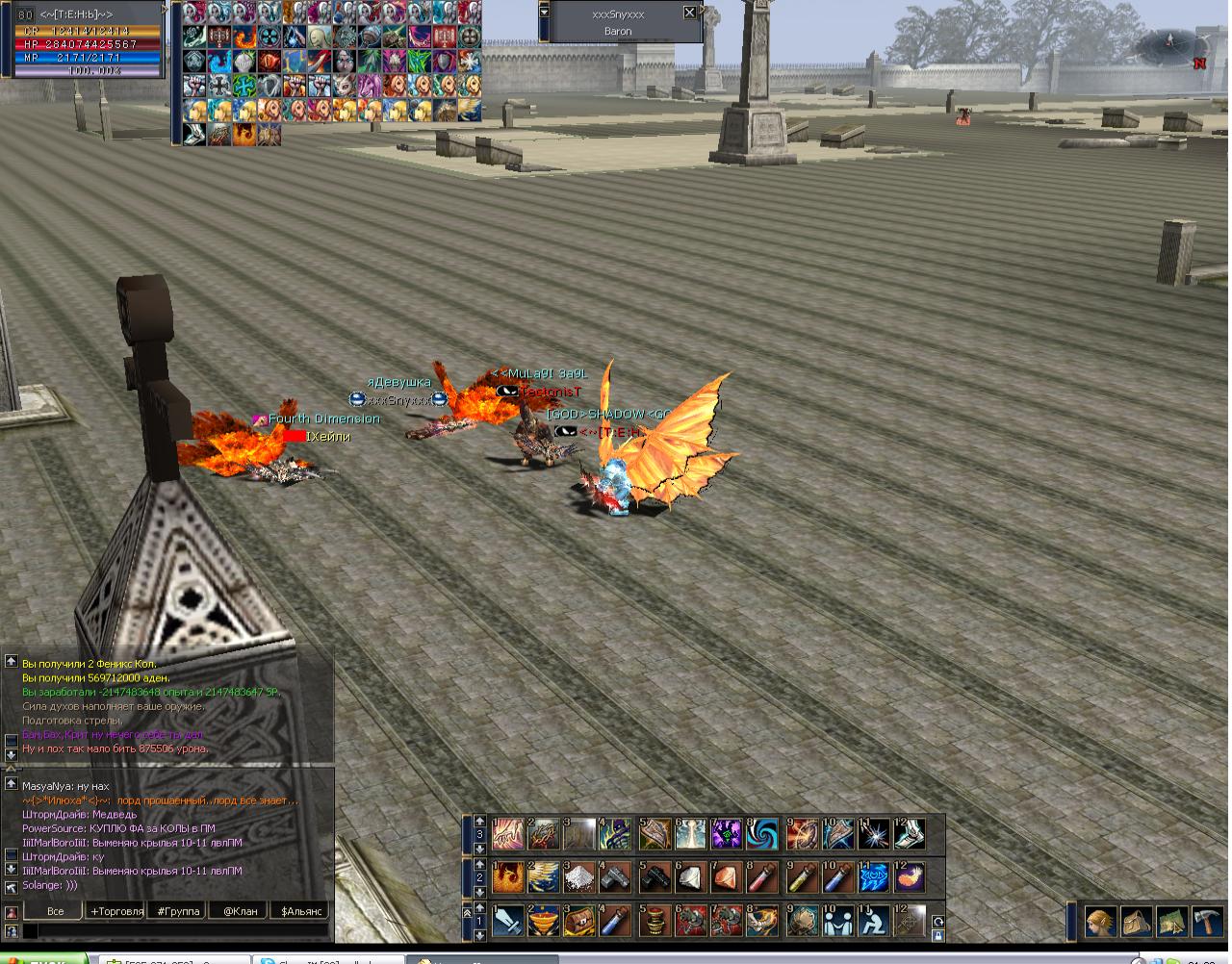
Task: Click the handshake trade action icon
Action: pyautogui.click(x=838, y=921)
